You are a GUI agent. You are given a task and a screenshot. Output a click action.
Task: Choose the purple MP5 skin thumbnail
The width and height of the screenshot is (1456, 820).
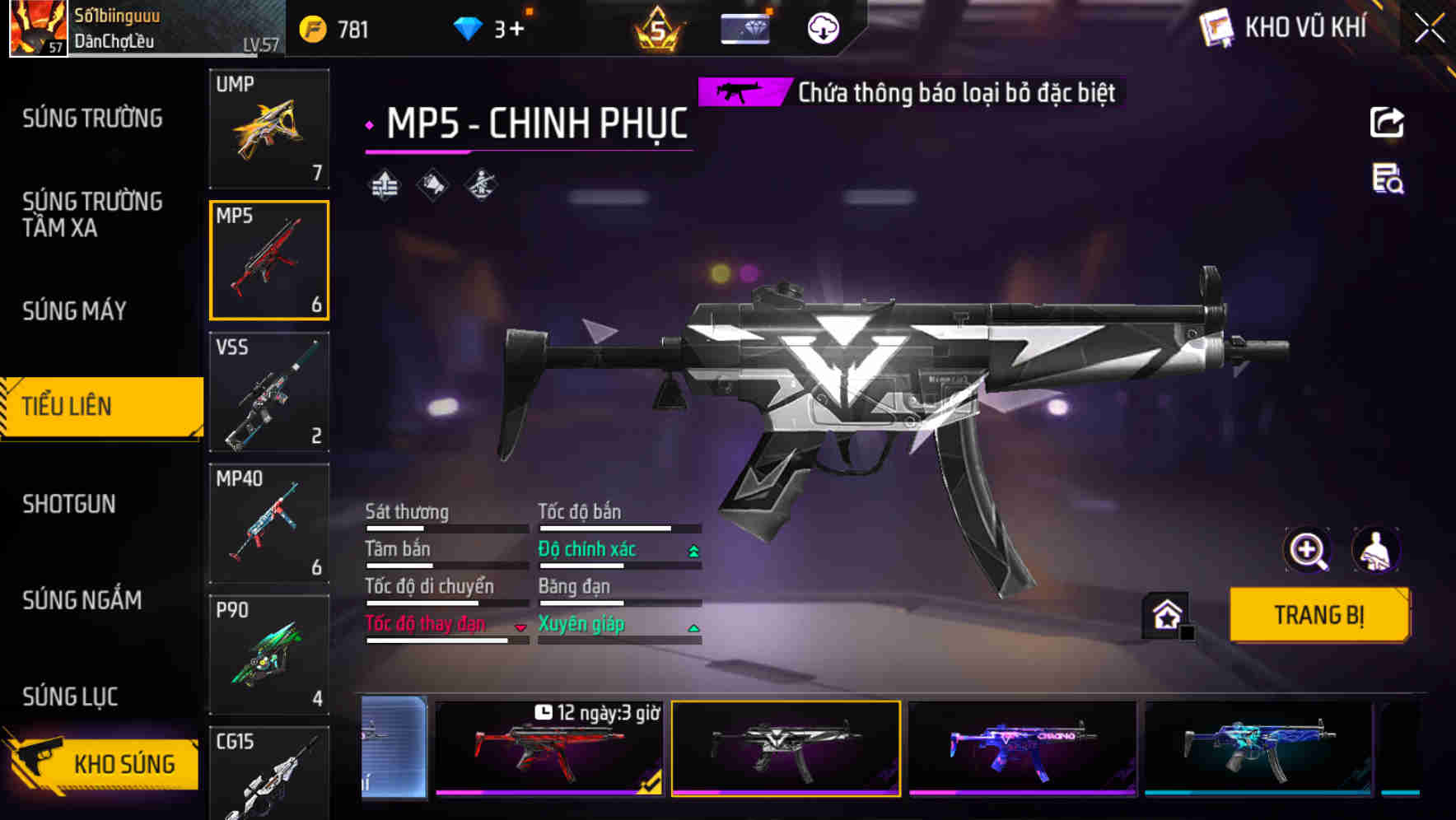click(1022, 749)
